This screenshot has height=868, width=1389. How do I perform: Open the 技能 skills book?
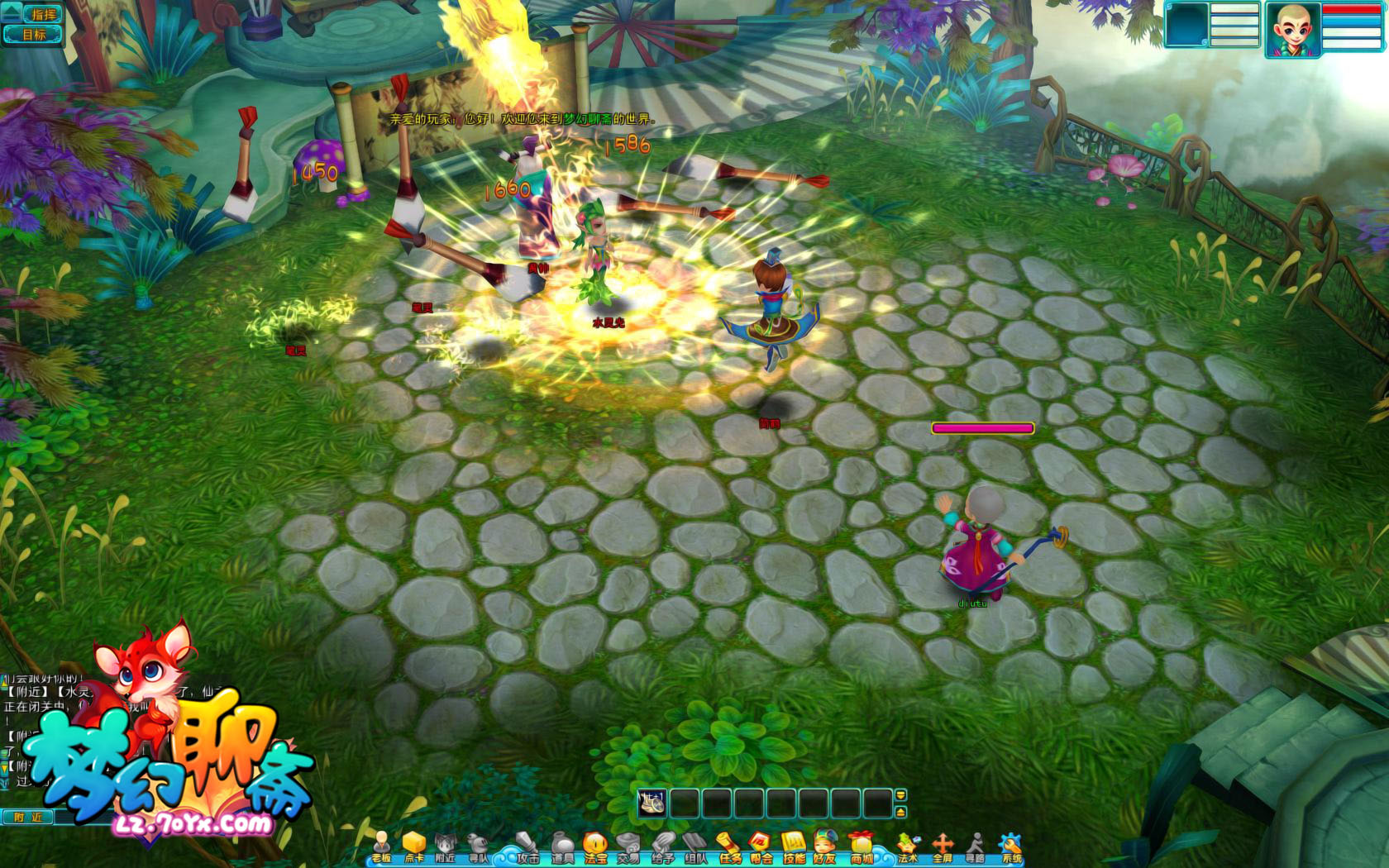point(795,847)
